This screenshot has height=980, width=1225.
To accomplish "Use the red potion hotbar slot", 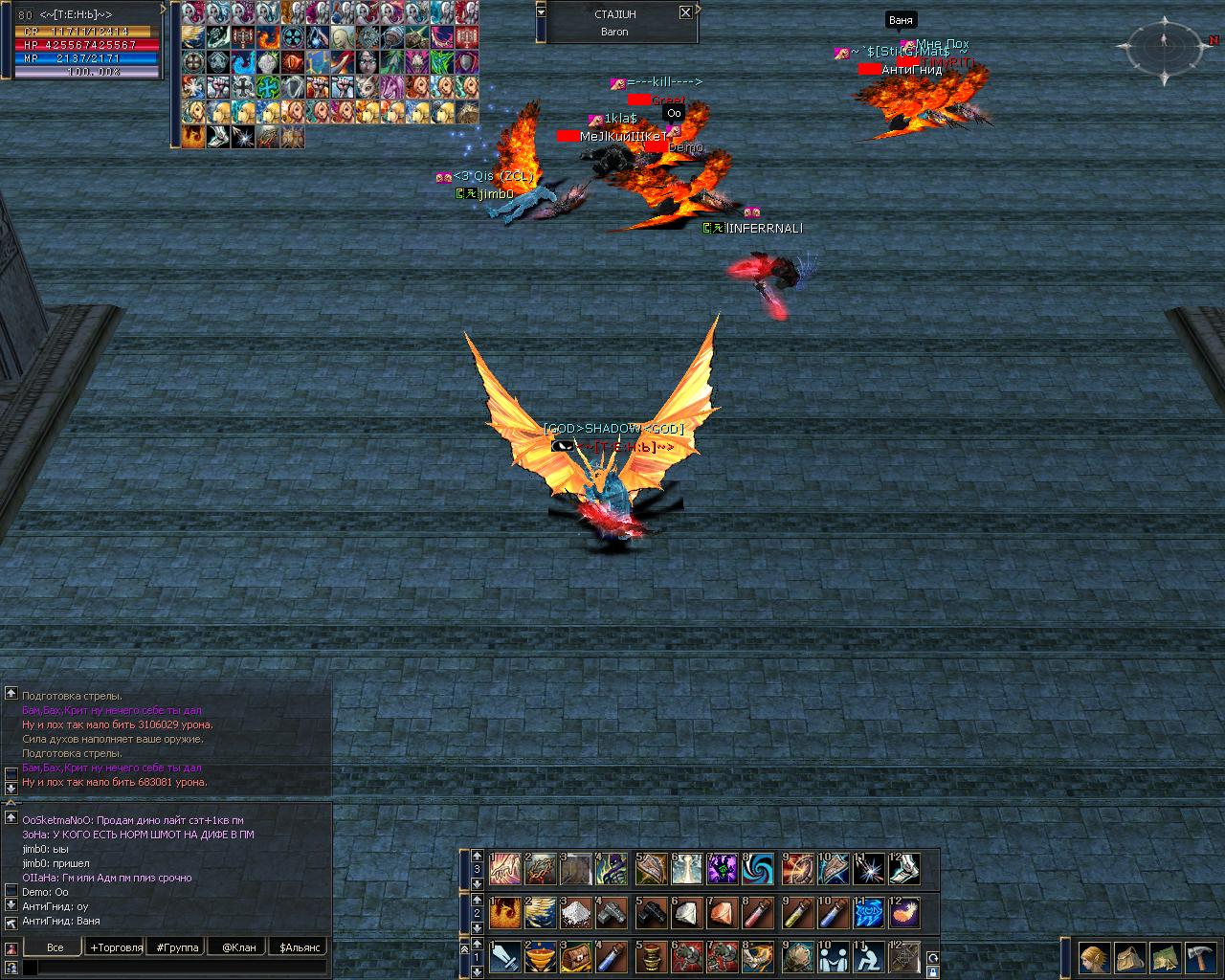I will point(758,913).
